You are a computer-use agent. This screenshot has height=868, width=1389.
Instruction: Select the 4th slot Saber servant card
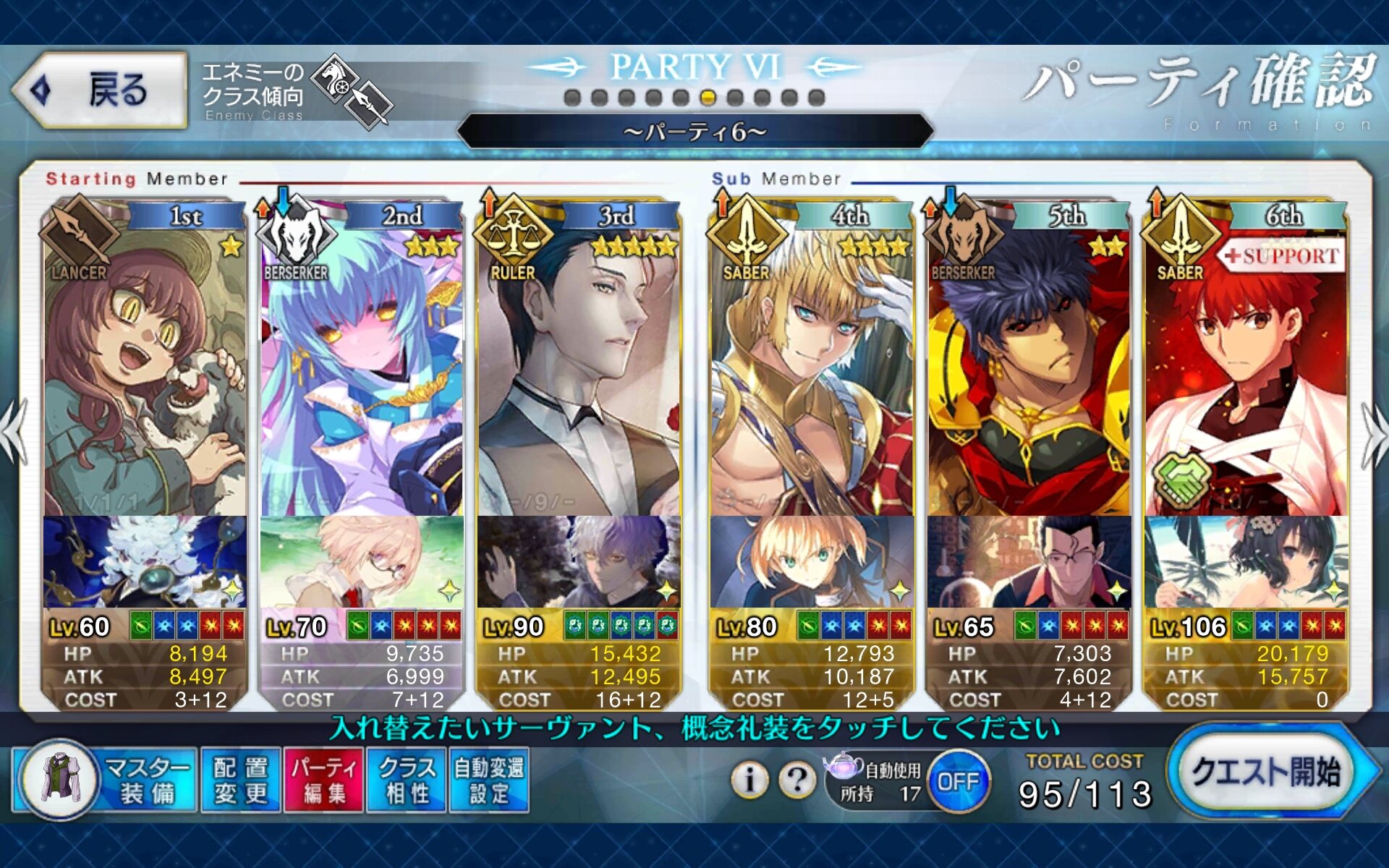pyautogui.click(x=812, y=376)
